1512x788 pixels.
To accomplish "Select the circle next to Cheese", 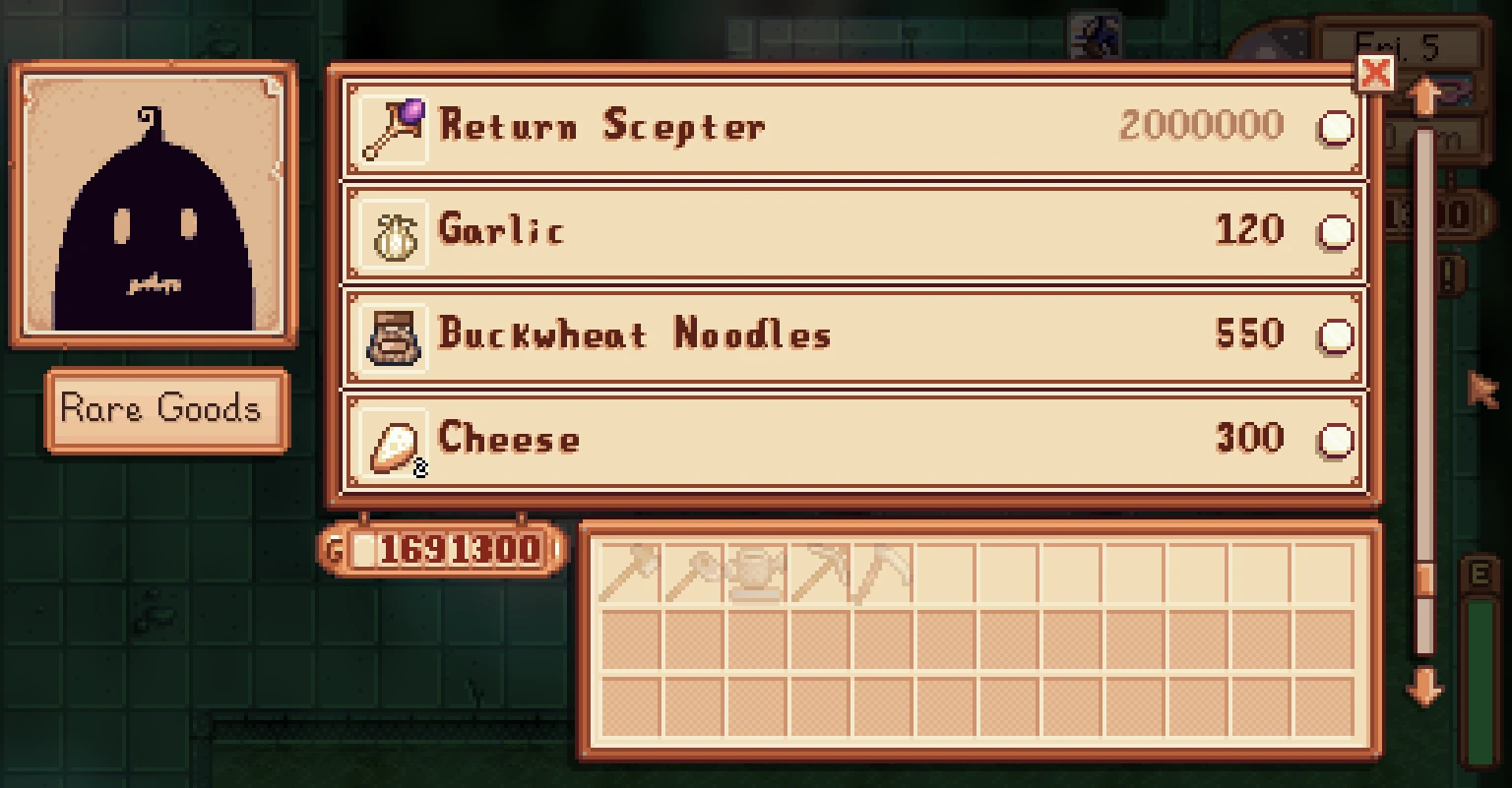I will click(1335, 442).
